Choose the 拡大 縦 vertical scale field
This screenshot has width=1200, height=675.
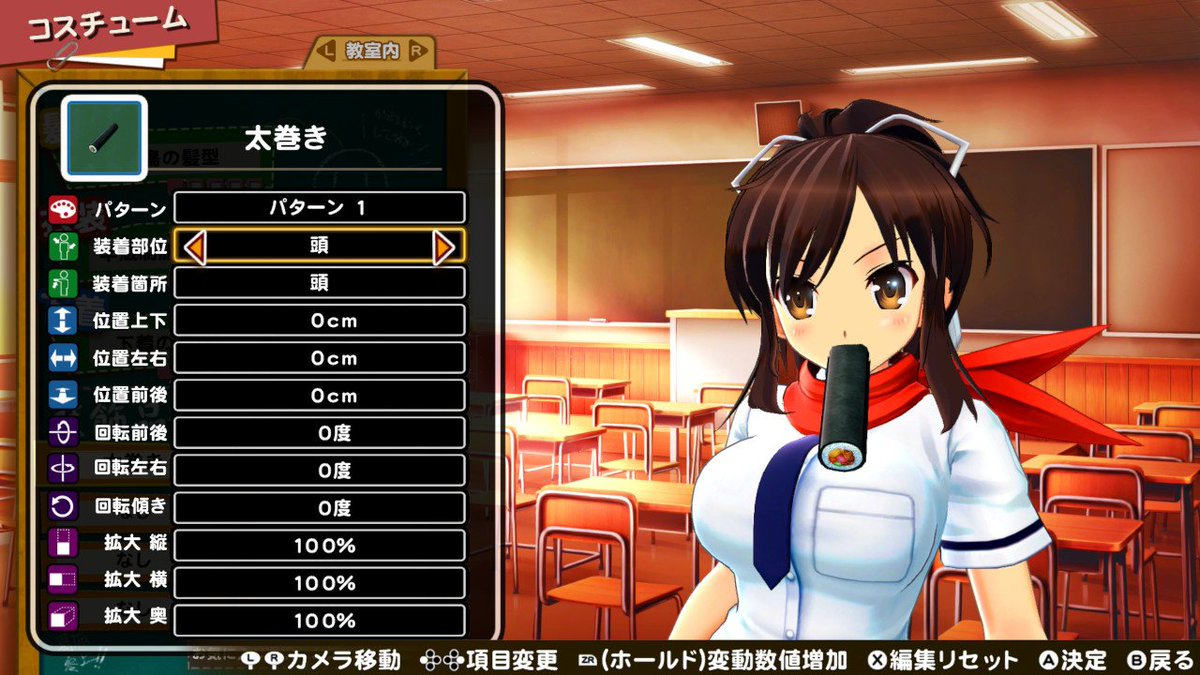[x=319, y=546]
